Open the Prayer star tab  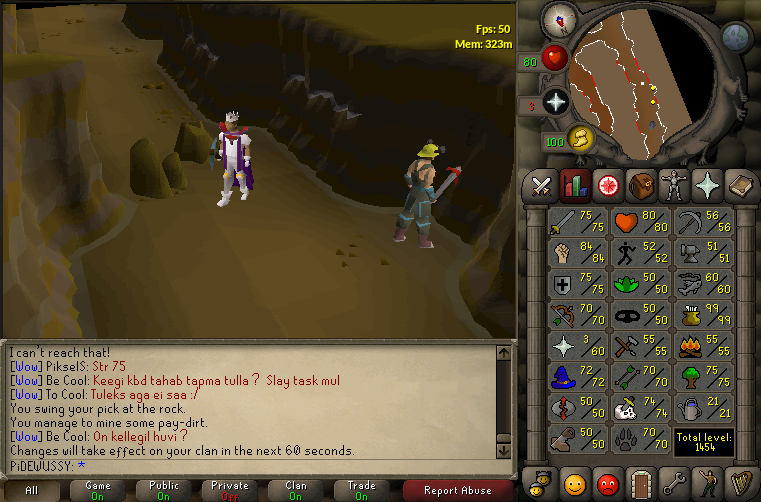click(x=706, y=184)
